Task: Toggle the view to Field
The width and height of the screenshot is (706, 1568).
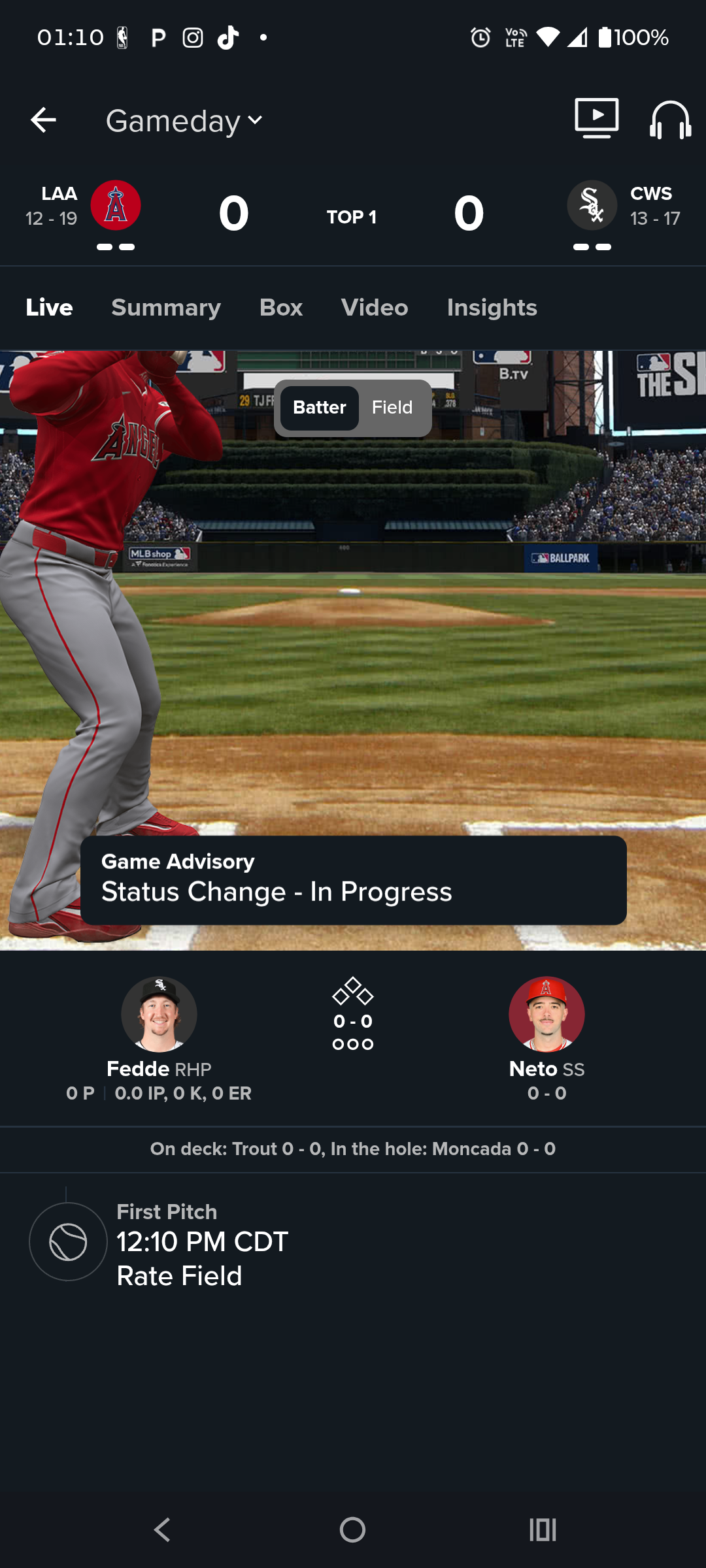Action: 392,408
